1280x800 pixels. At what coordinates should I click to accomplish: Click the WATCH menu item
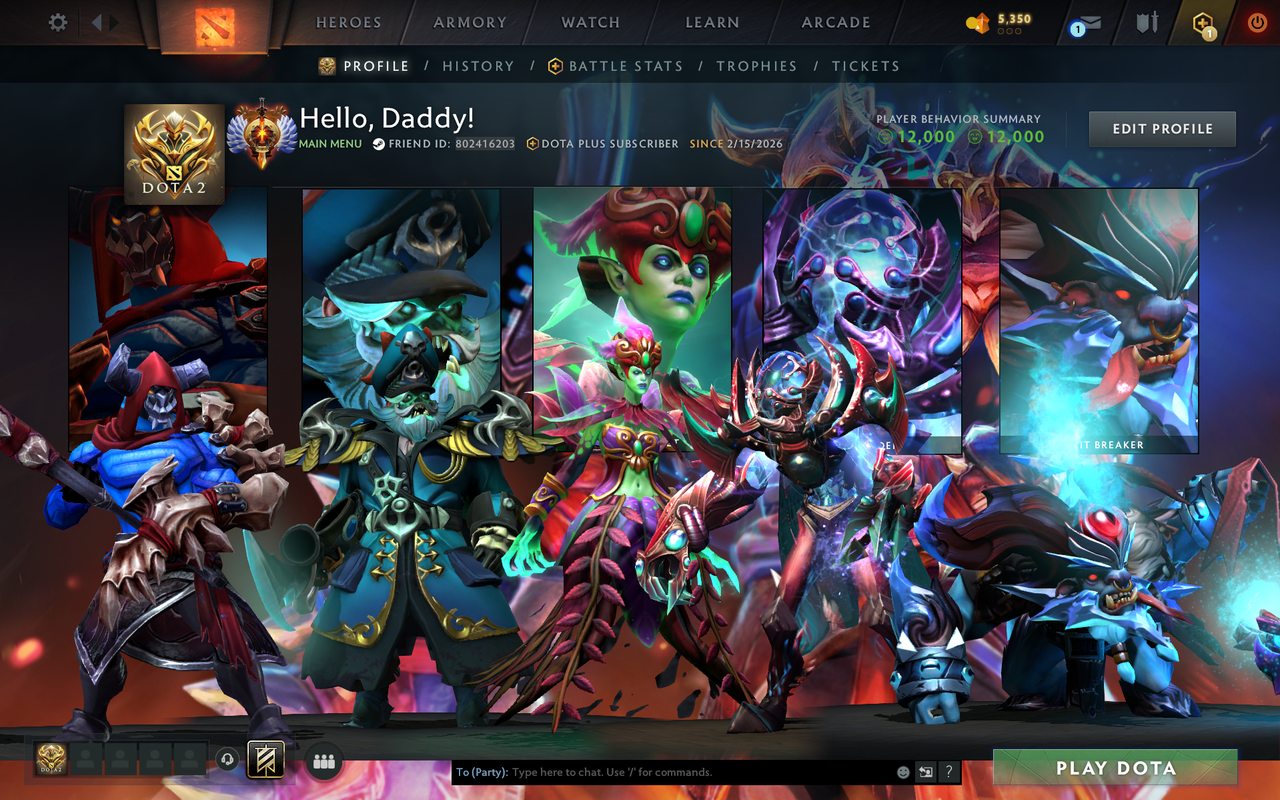(590, 22)
